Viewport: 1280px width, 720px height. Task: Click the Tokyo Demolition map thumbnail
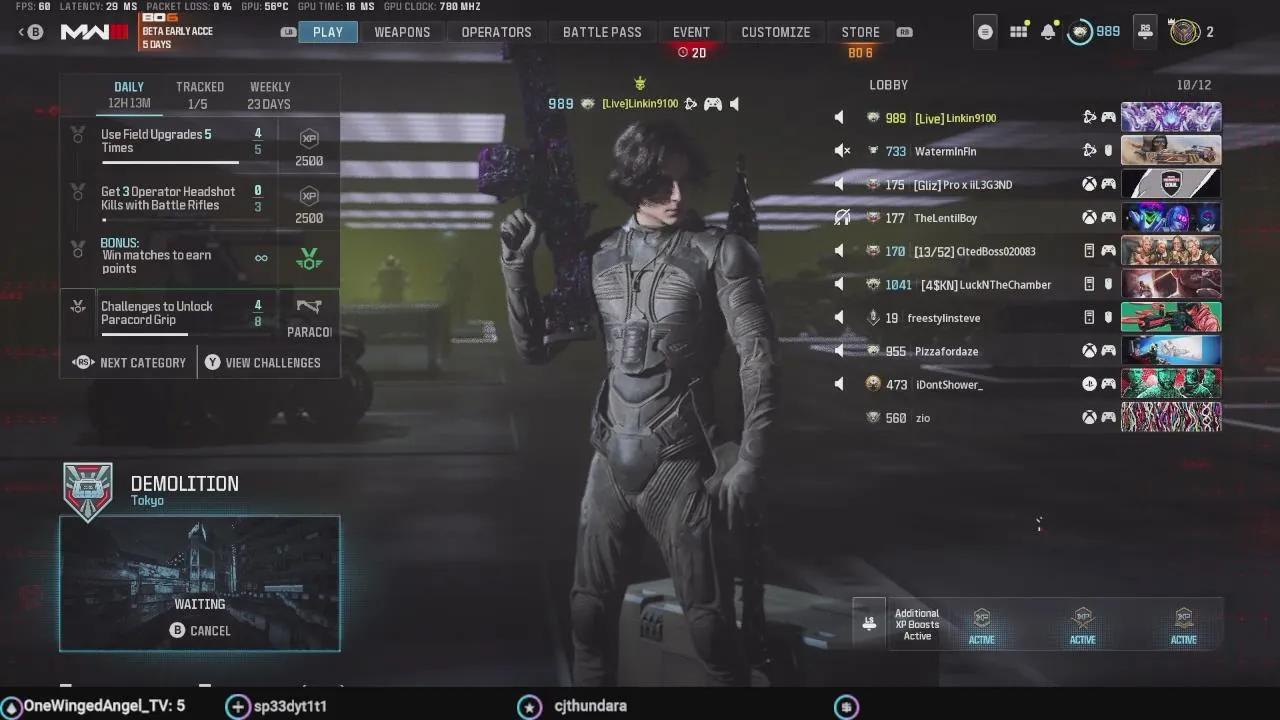tap(199, 560)
